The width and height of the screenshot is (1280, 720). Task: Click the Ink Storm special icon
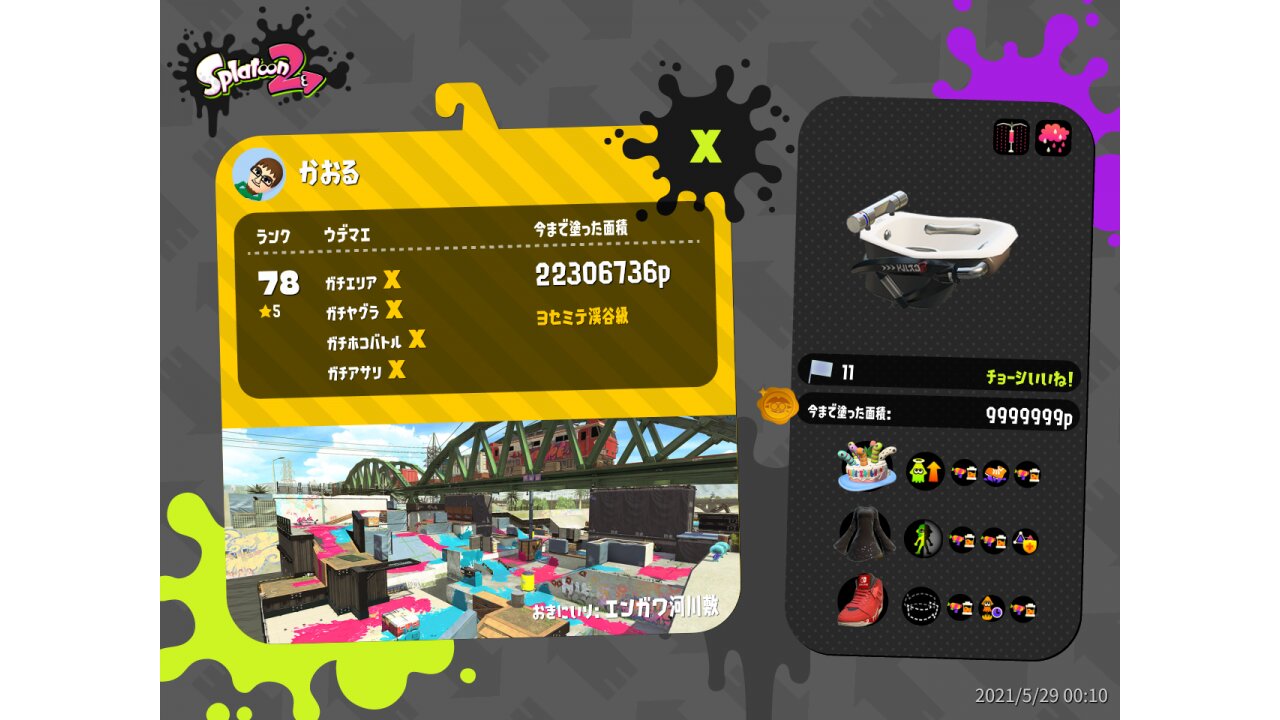click(1053, 137)
